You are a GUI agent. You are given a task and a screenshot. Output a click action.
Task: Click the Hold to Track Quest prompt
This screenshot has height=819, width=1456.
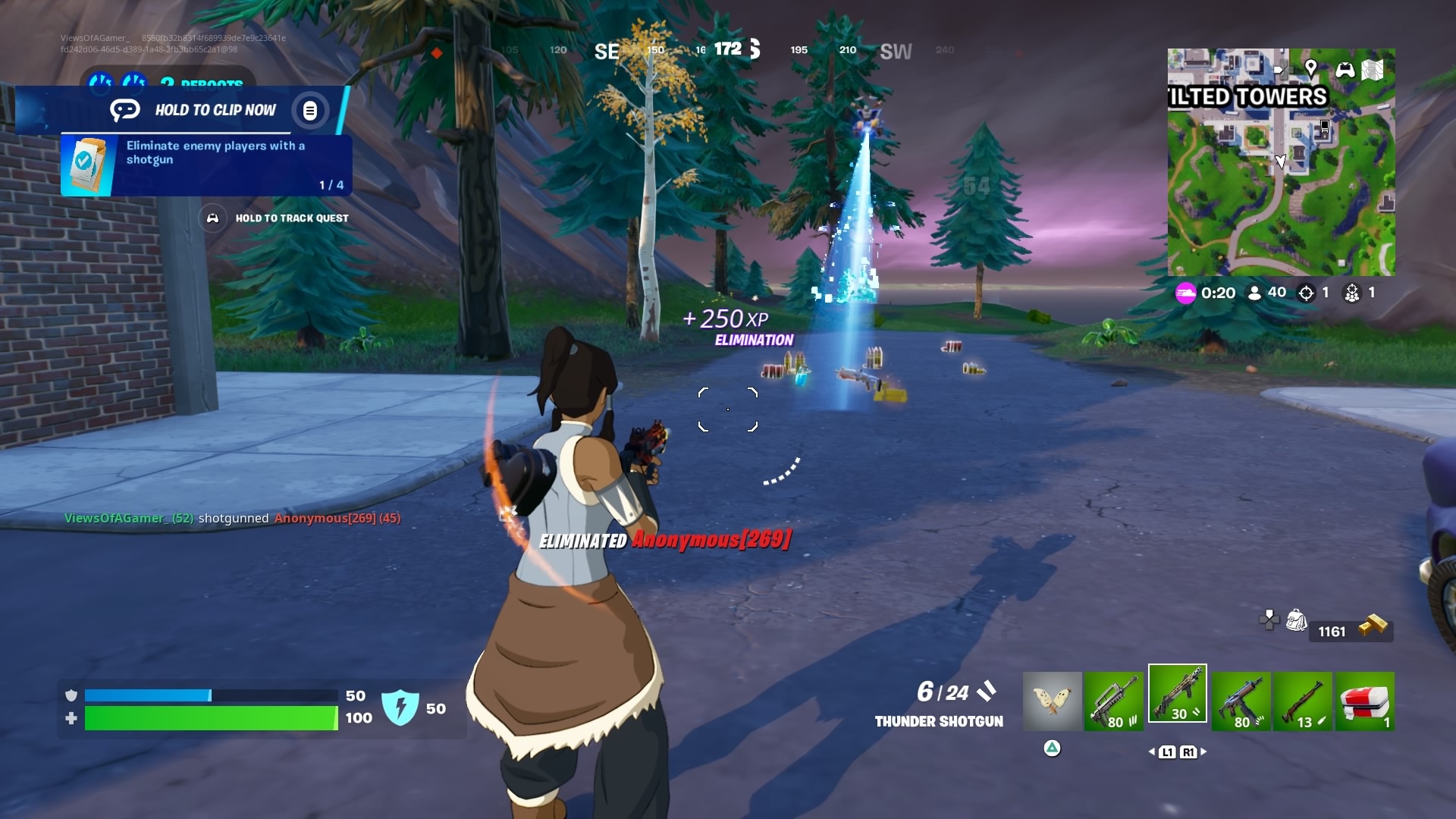[291, 218]
